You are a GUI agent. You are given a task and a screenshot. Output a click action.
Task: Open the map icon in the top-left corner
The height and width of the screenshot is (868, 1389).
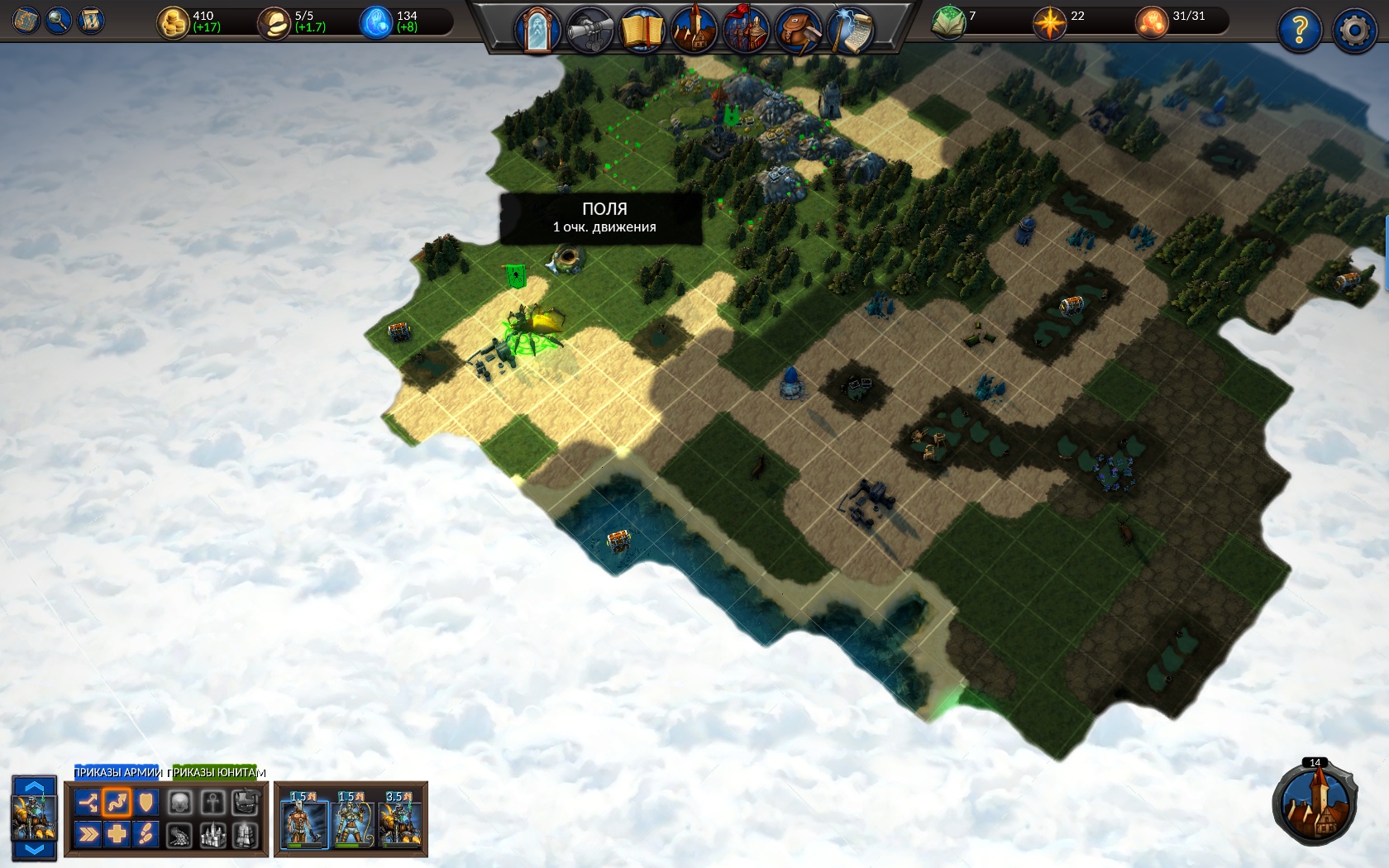pos(26,20)
